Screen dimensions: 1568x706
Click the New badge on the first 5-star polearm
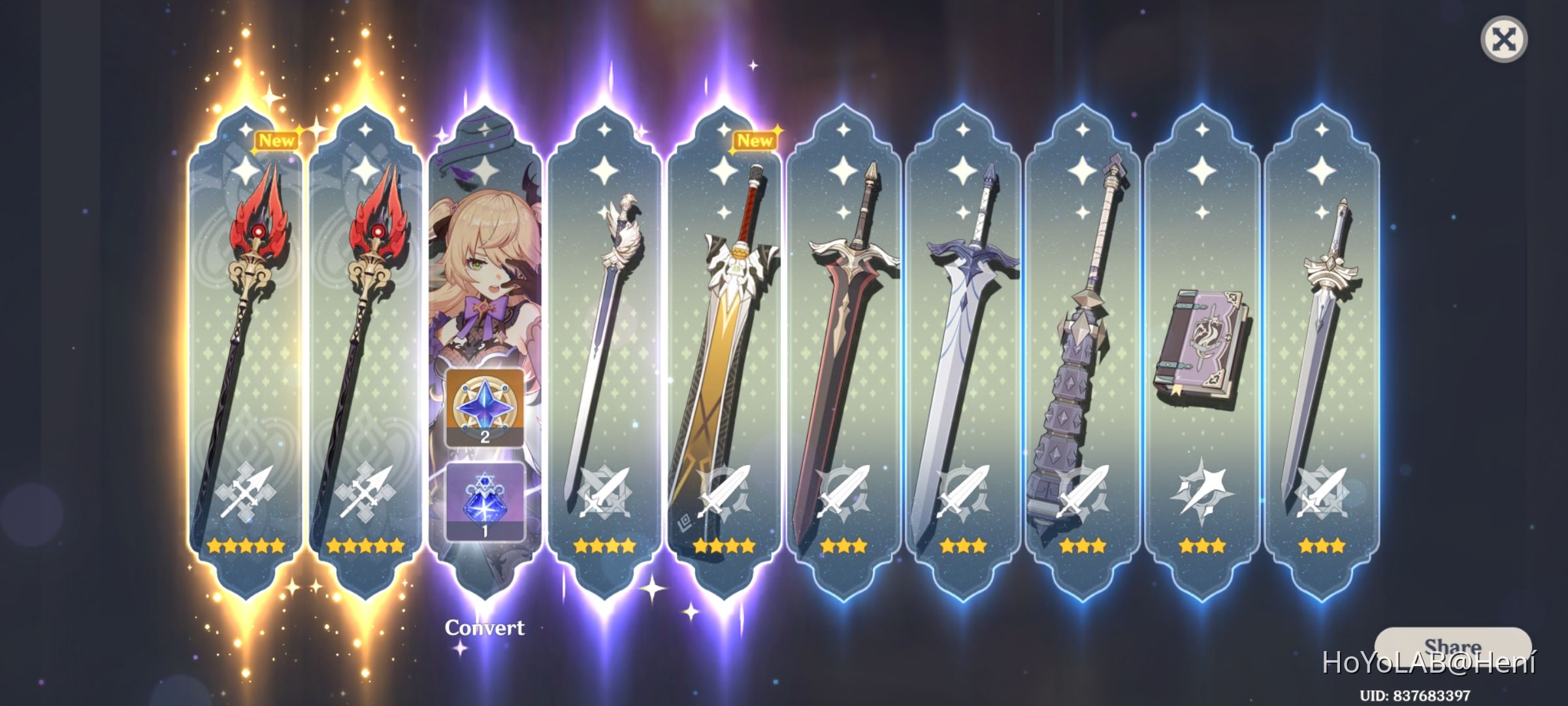tap(276, 140)
